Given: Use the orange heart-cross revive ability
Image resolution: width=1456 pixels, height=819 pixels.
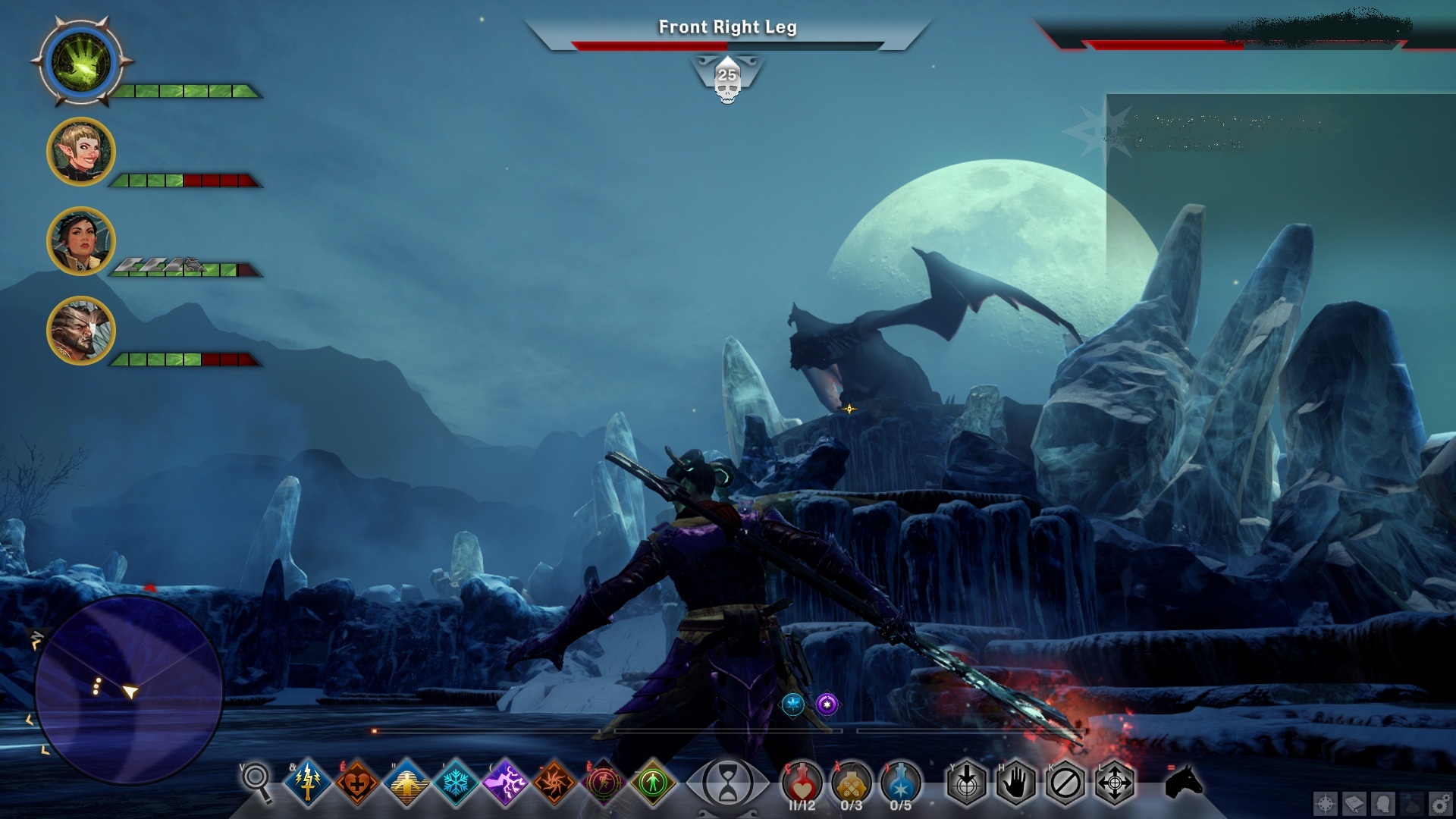Looking at the screenshot, I should click(x=357, y=782).
